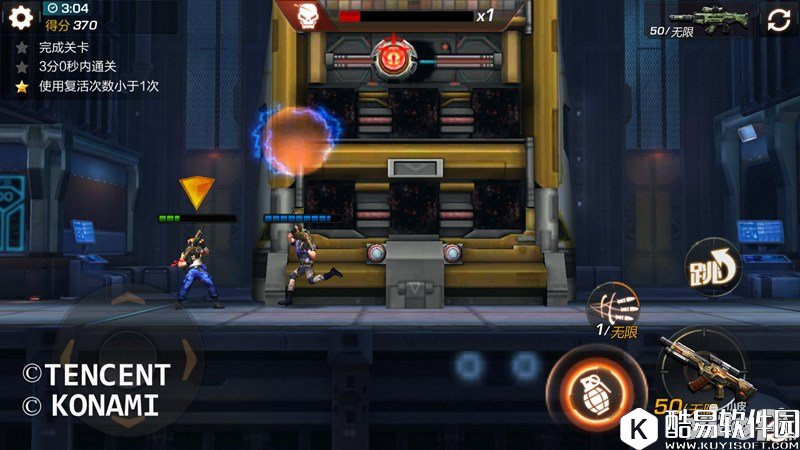This screenshot has width=800, height=450.
Task: Tap the jump button
Action: click(711, 269)
